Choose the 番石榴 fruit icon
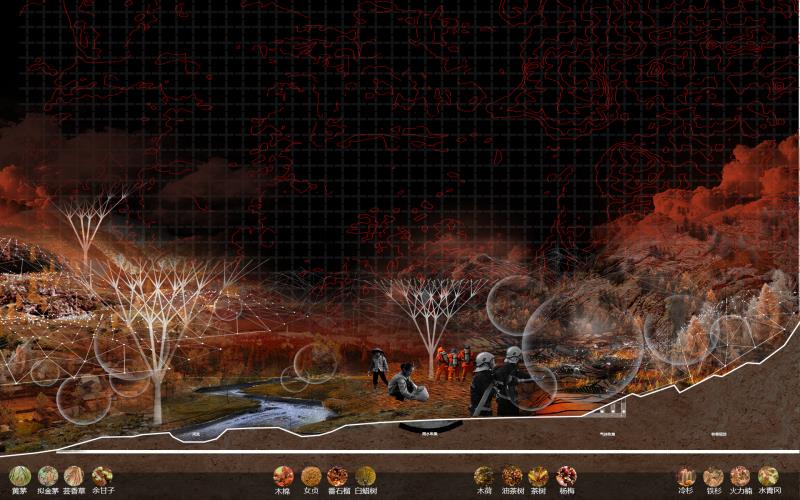 pyautogui.click(x=338, y=476)
